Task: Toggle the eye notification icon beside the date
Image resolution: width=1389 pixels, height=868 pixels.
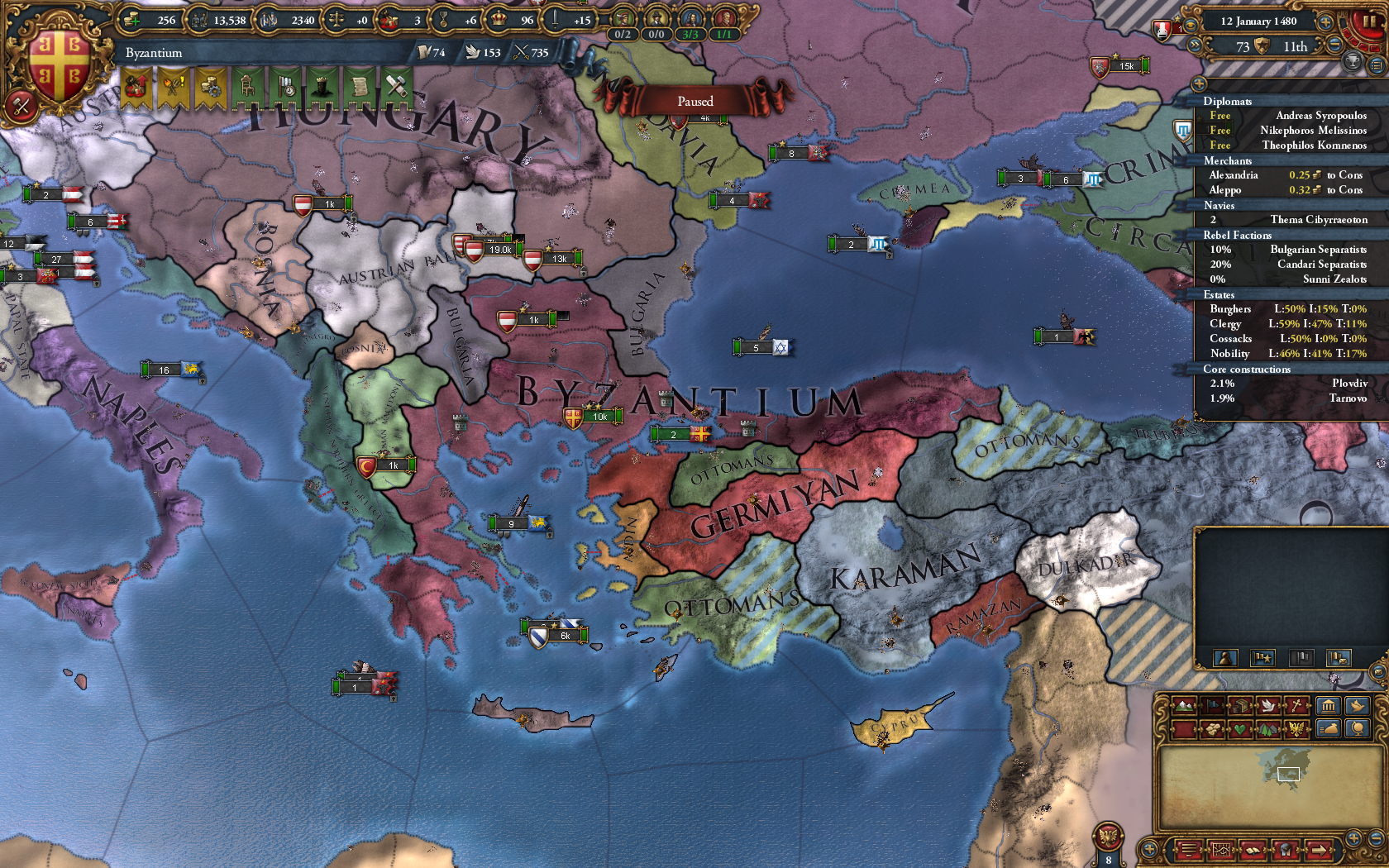Action: (1191, 25)
